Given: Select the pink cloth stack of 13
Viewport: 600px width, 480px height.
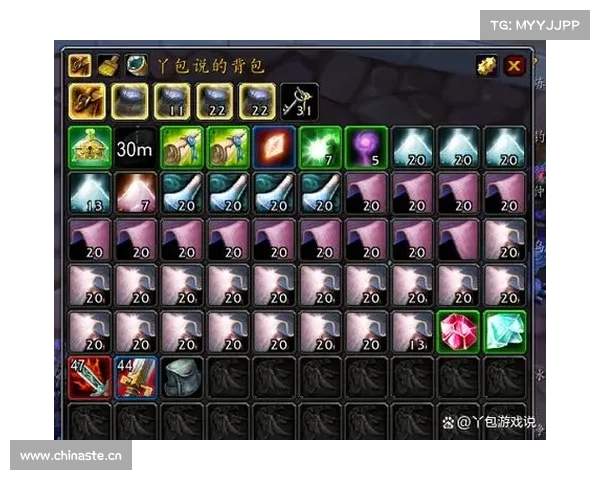Looking at the screenshot, I should tap(412, 332).
